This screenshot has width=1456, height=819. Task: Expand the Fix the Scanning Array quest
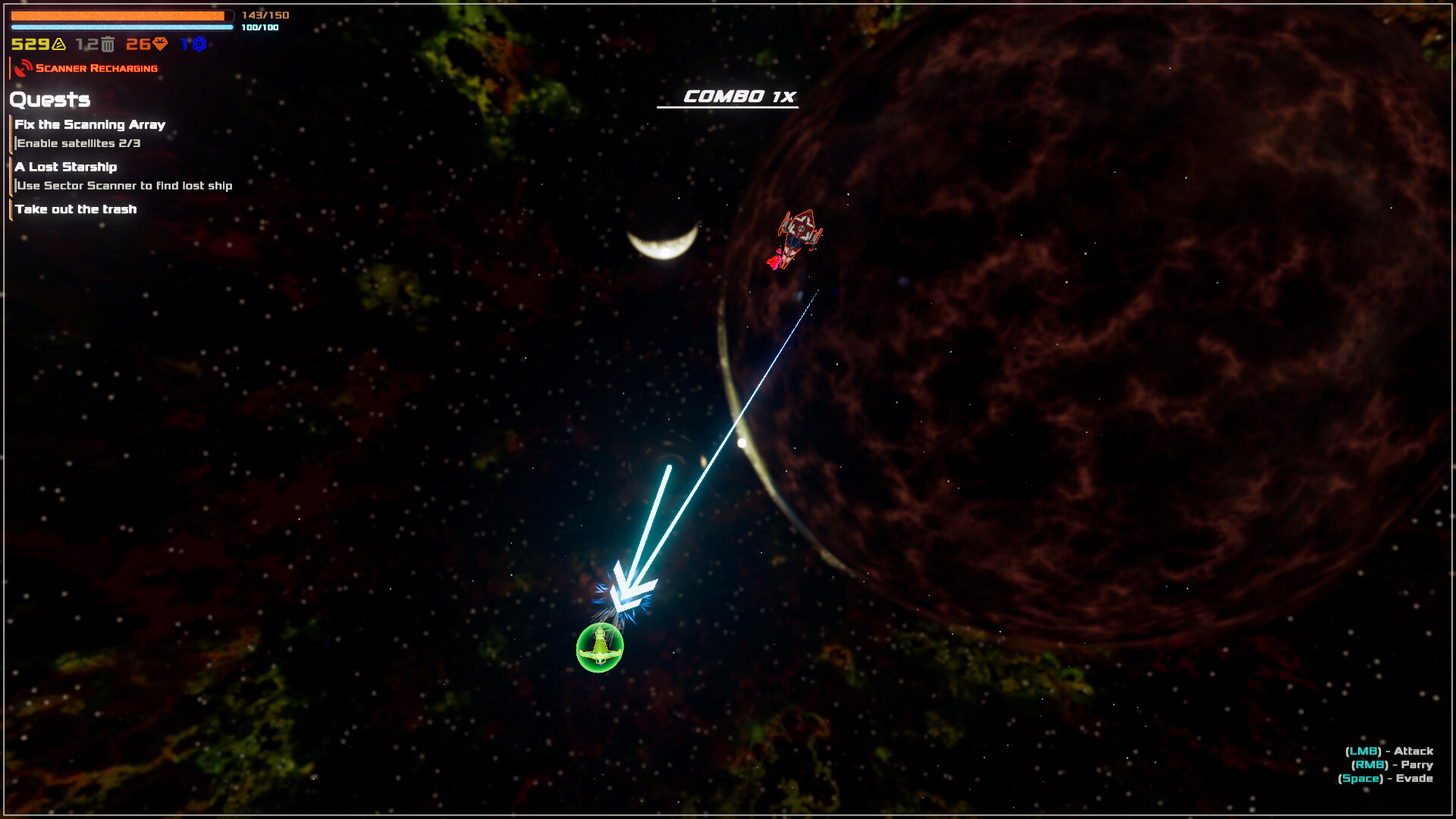pos(91,124)
